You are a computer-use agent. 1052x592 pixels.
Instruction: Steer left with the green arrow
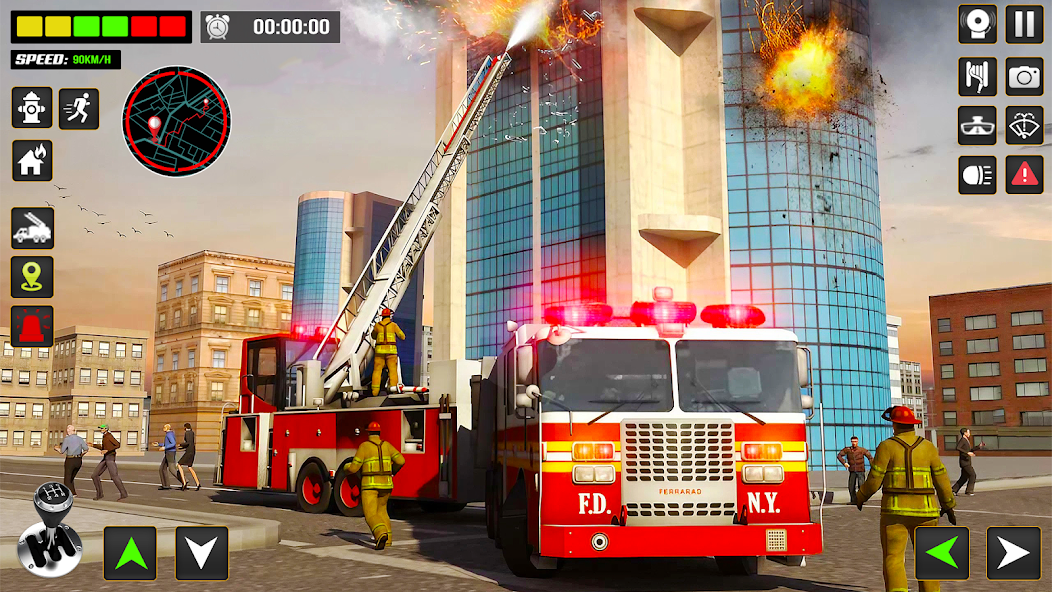point(941,553)
